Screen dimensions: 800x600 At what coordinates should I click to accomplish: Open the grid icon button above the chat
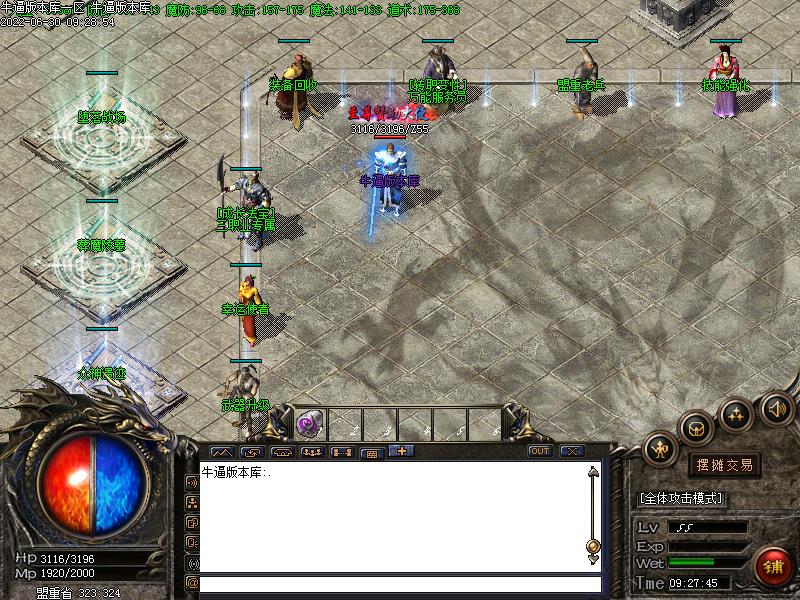pos(371,452)
